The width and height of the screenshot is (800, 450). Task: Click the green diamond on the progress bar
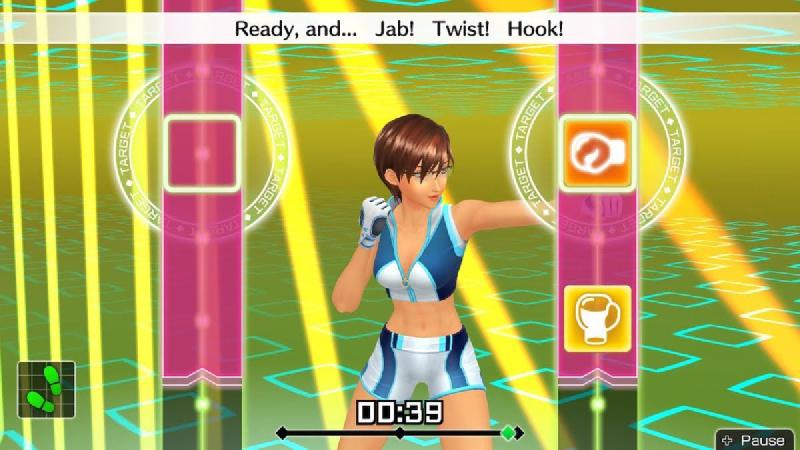[509, 433]
